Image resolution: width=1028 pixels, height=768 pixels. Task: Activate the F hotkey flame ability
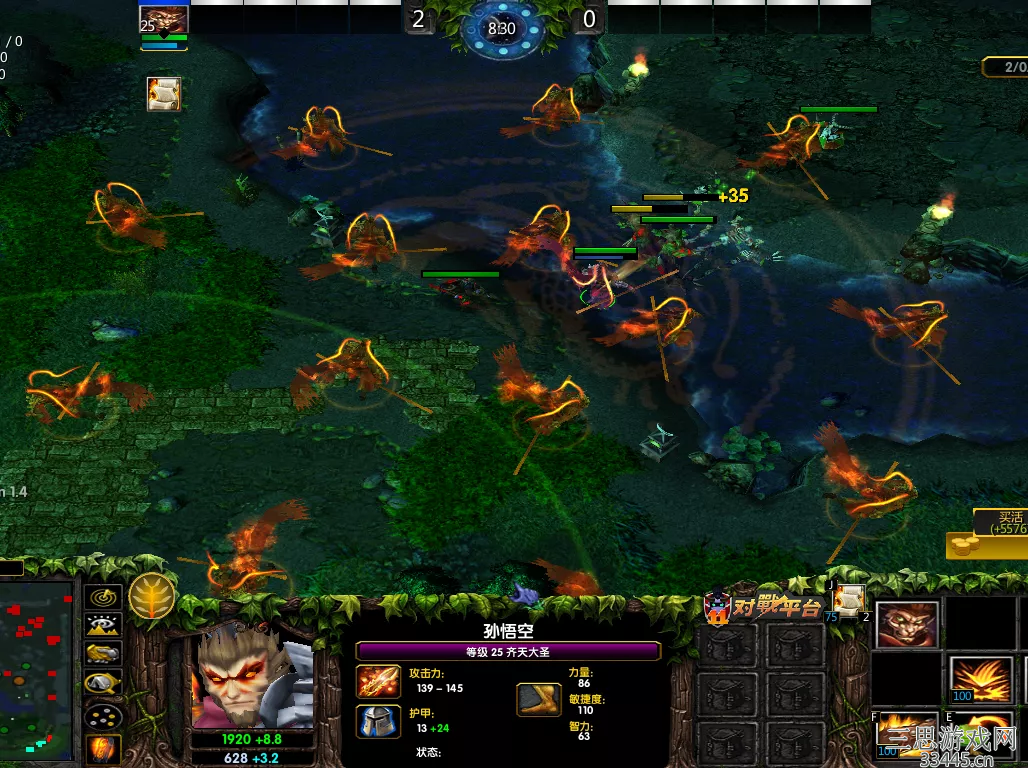tap(907, 734)
